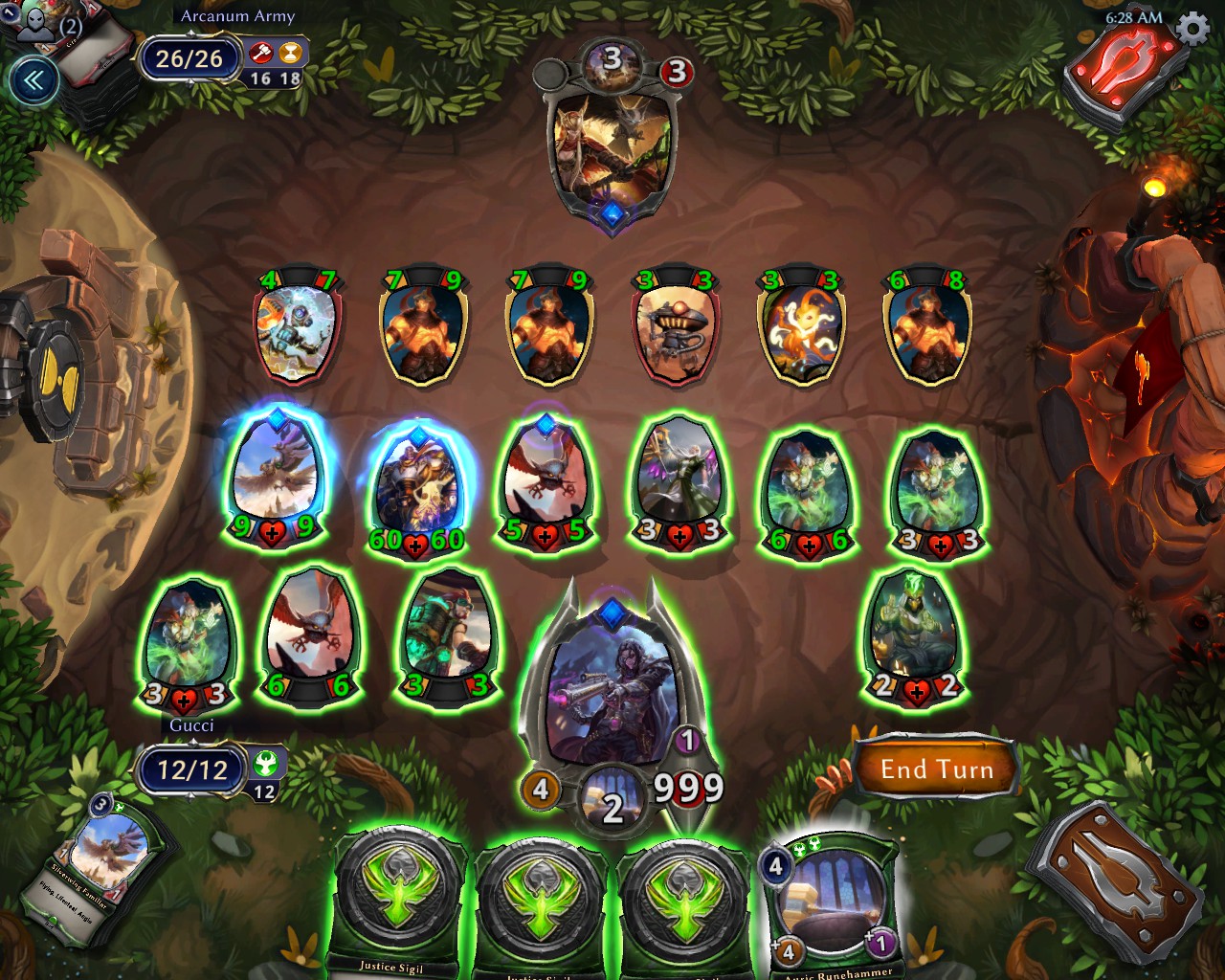Toggle the blue-glowing 9/9 flyer to attack
The width and height of the screenshot is (1225, 980).
[x=275, y=477]
